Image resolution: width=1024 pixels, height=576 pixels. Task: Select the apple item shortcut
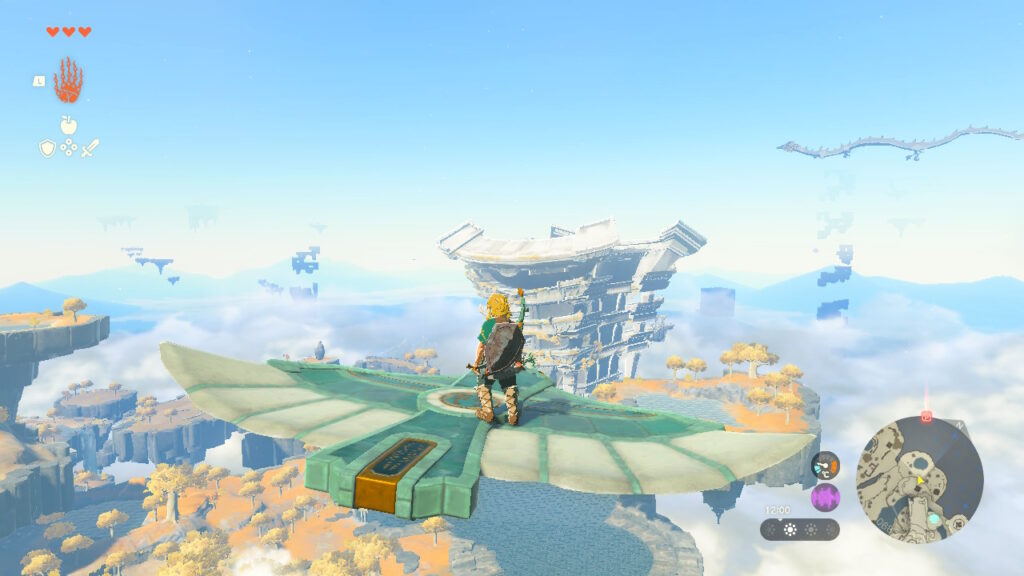(x=68, y=125)
